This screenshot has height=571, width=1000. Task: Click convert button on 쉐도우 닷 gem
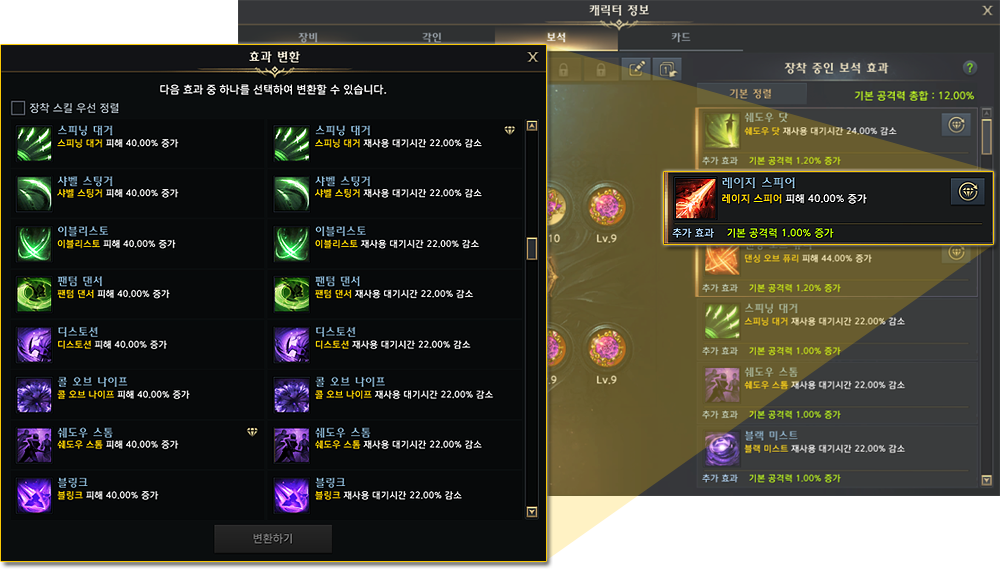pos(956,124)
